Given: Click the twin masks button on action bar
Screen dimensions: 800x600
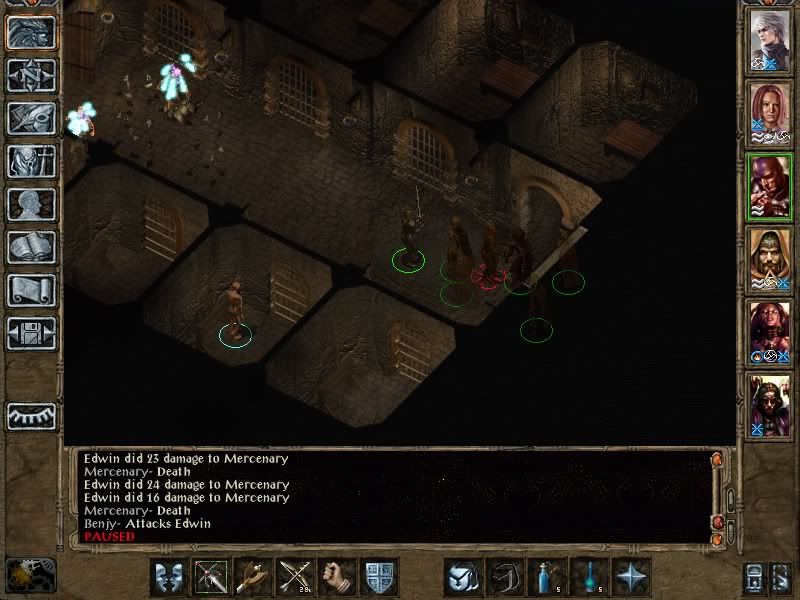Looking at the screenshot, I should tap(169, 577).
